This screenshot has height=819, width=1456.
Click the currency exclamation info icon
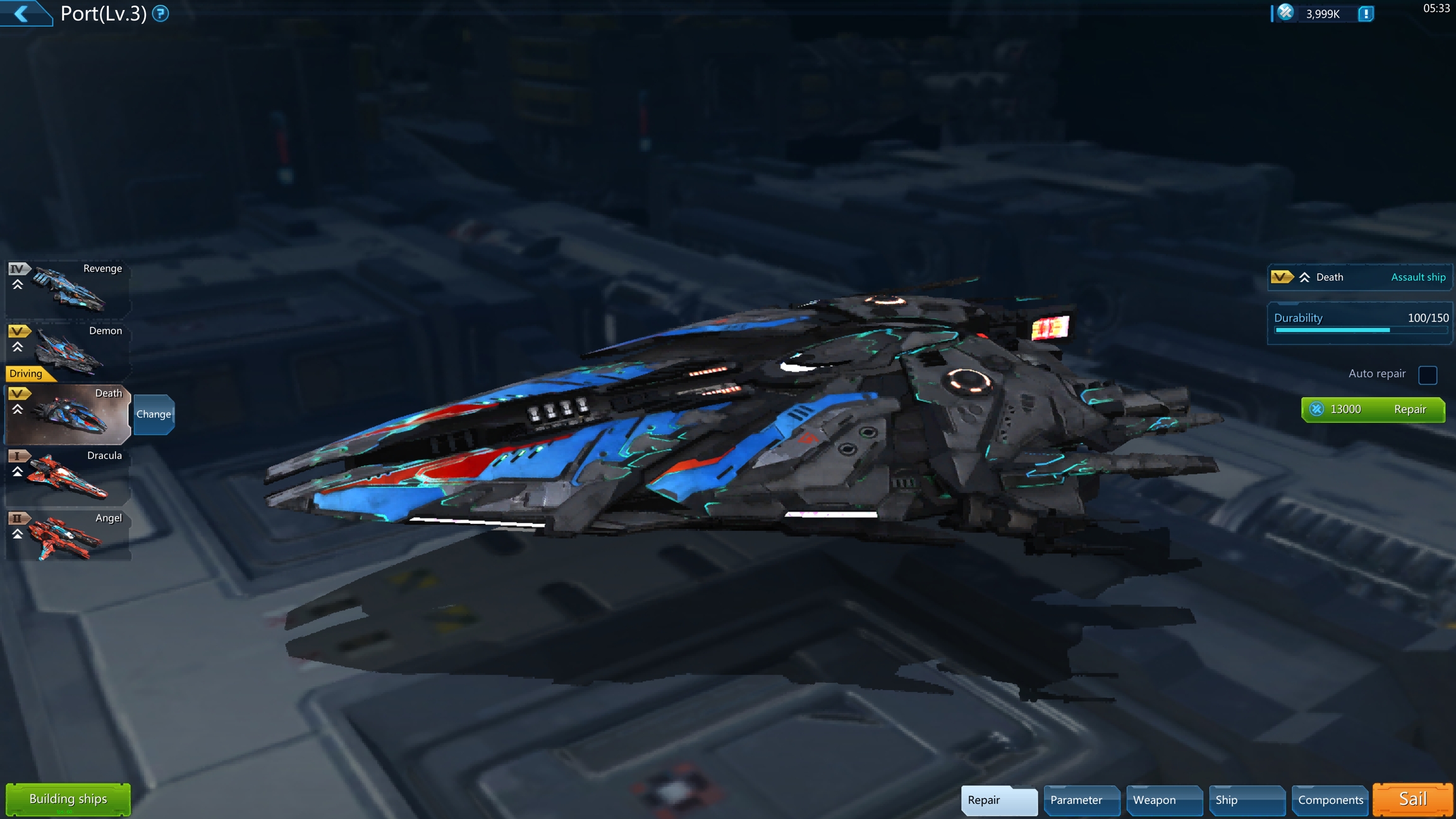click(1366, 14)
